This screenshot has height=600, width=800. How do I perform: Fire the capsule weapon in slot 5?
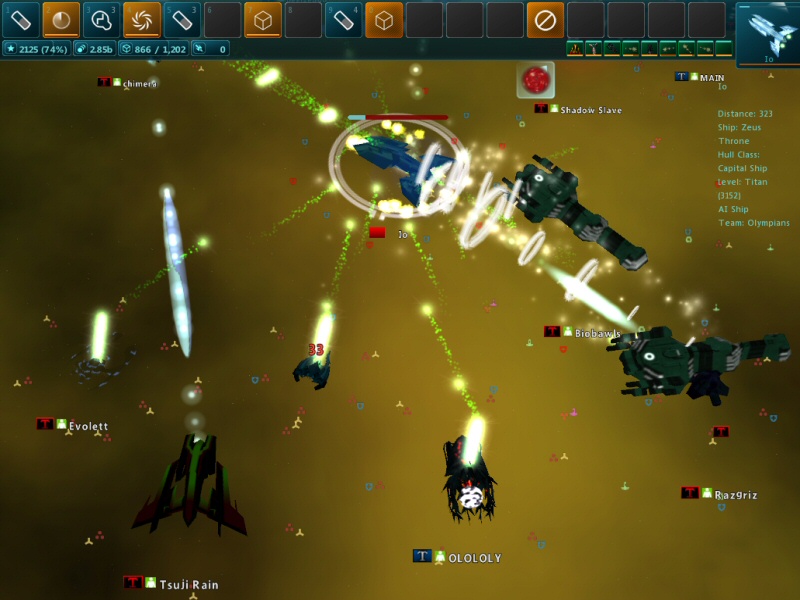pos(182,19)
